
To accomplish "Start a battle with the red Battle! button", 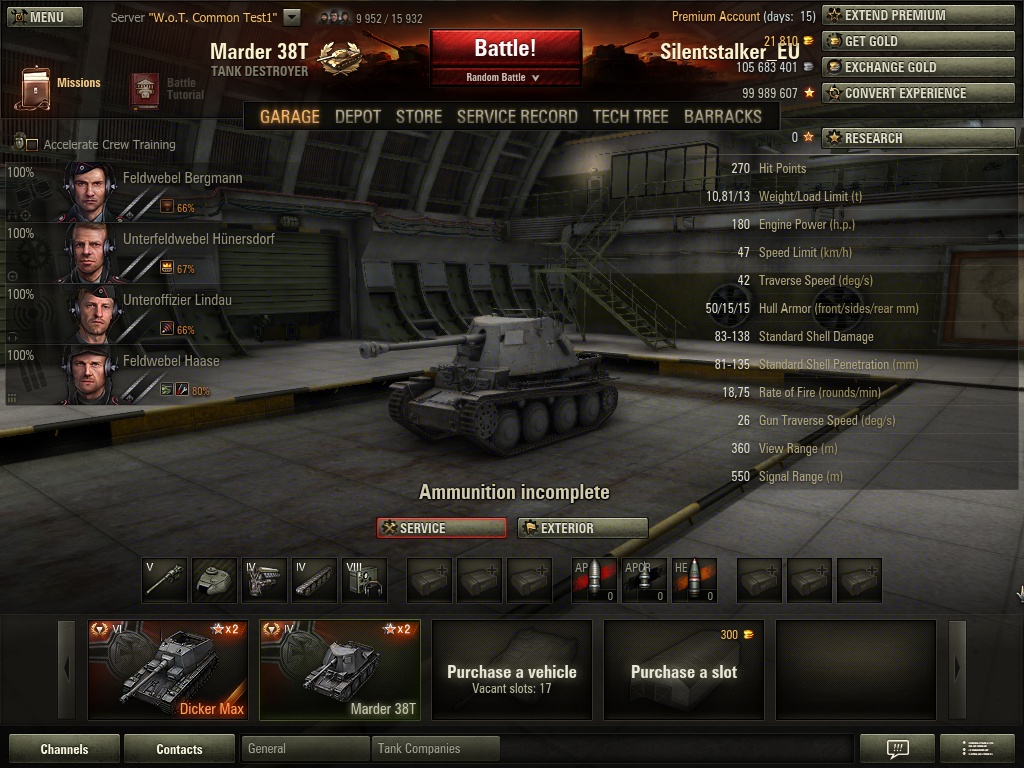I will click(505, 50).
